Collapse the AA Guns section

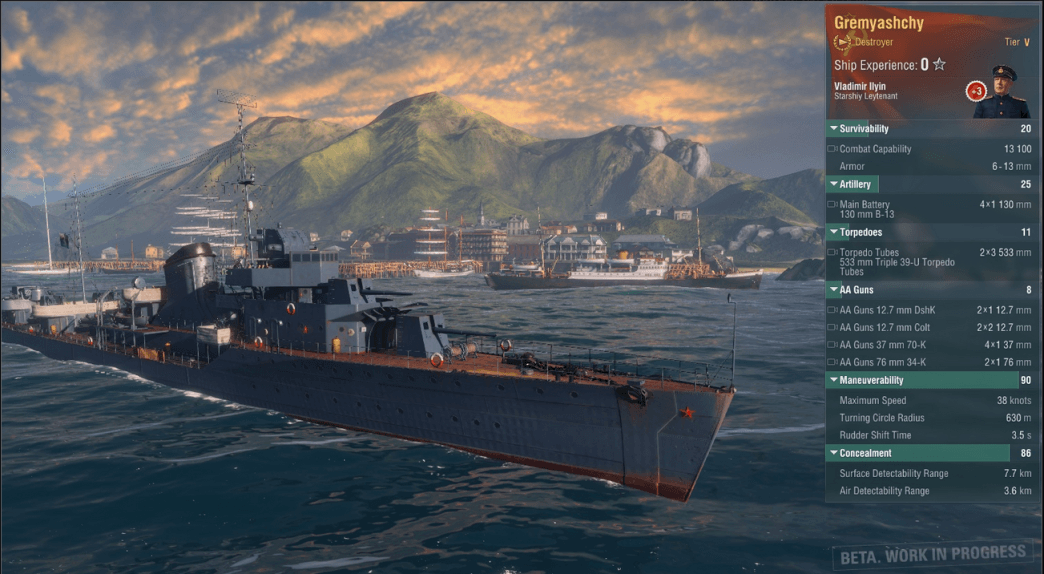850,290
